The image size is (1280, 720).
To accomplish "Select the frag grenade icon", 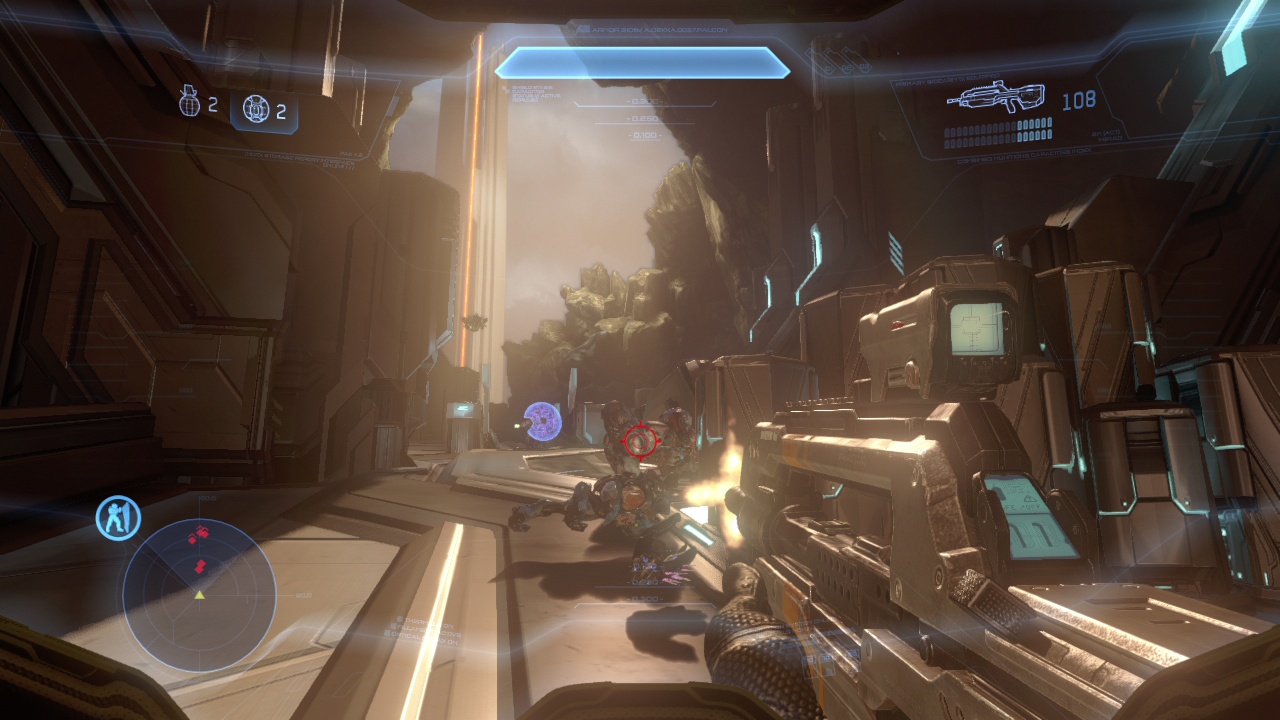I will (189, 102).
